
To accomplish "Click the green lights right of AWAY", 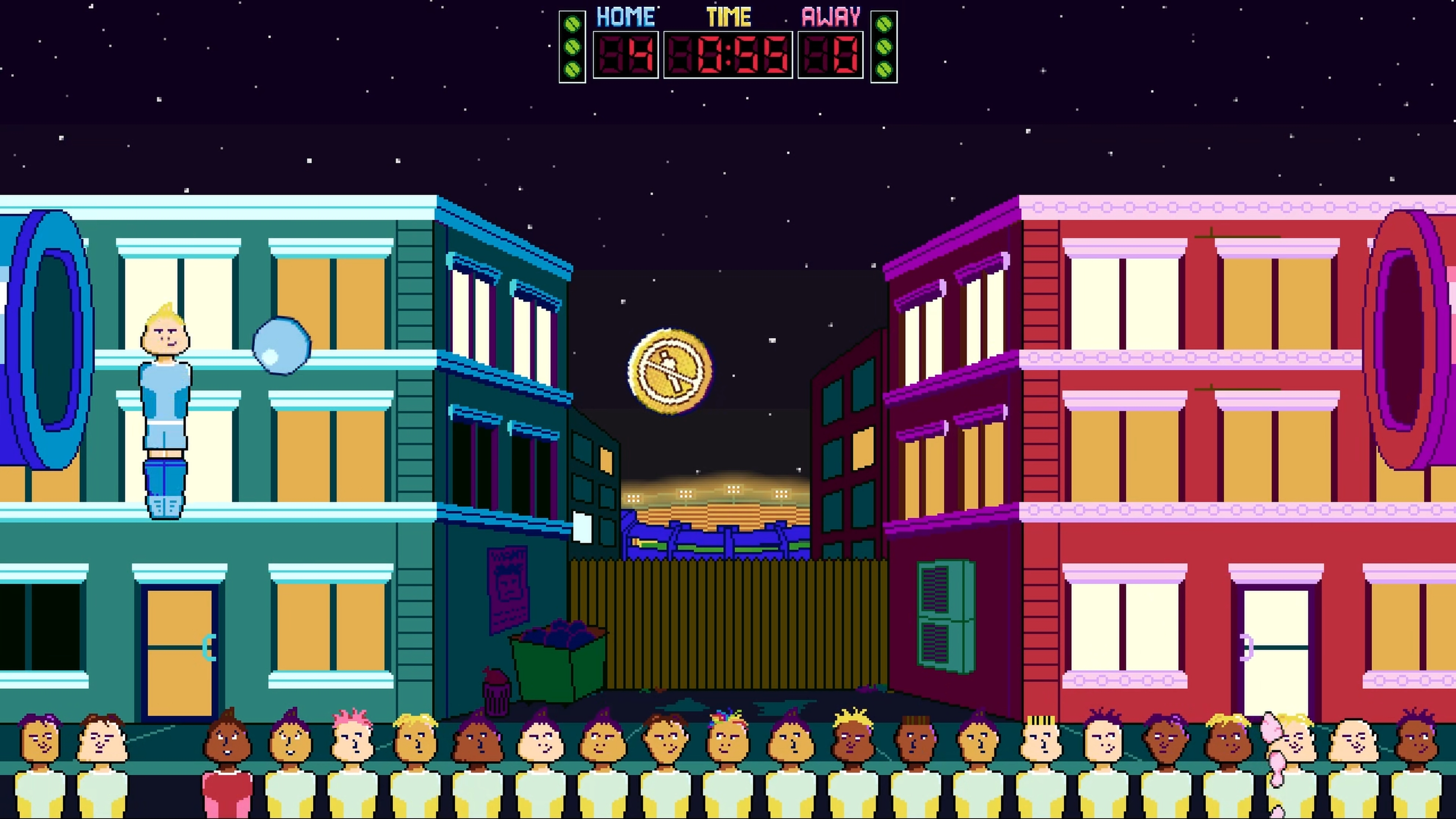I will pyautogui.click(x=884, y=45).
